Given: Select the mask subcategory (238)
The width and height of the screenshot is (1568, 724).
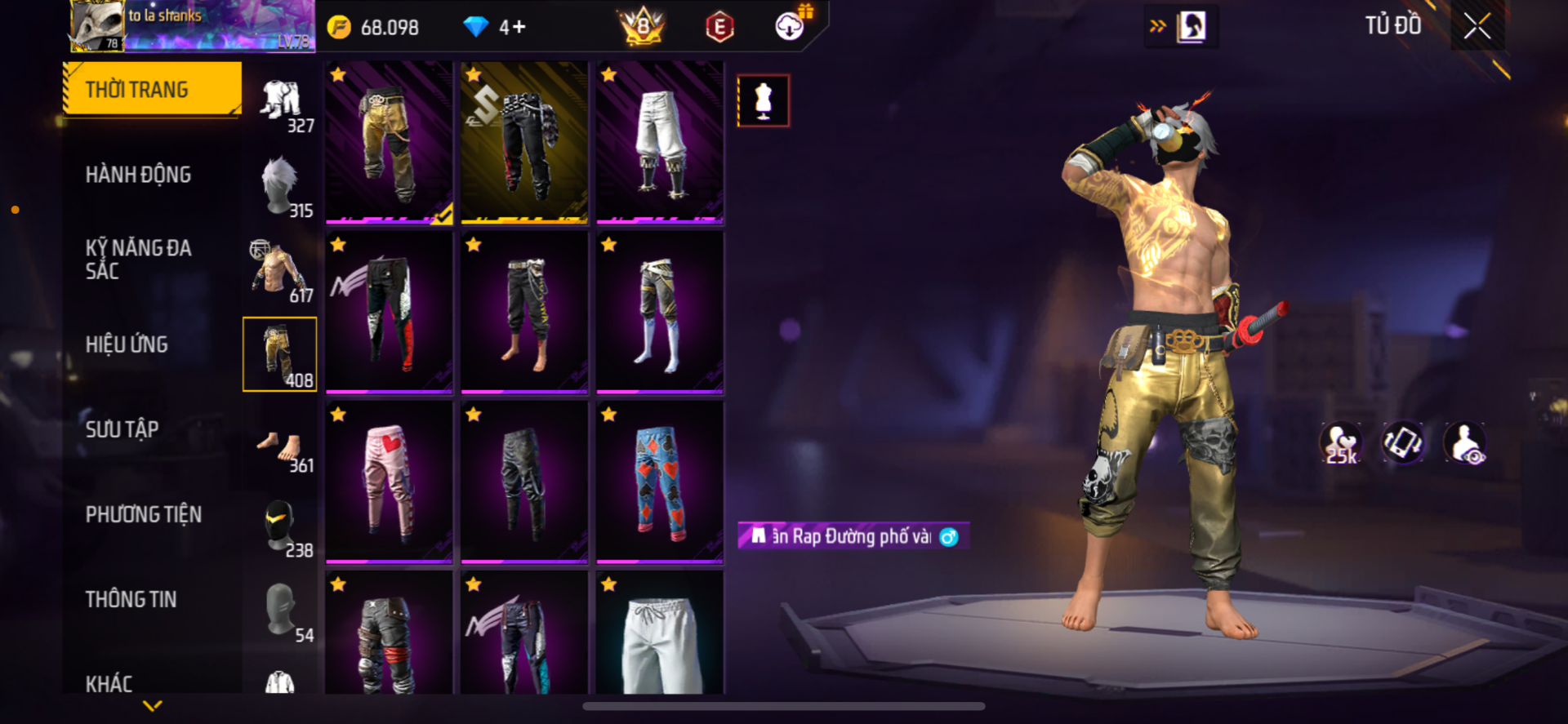Looking at the screenshot, I should click(x=281, y=528).
